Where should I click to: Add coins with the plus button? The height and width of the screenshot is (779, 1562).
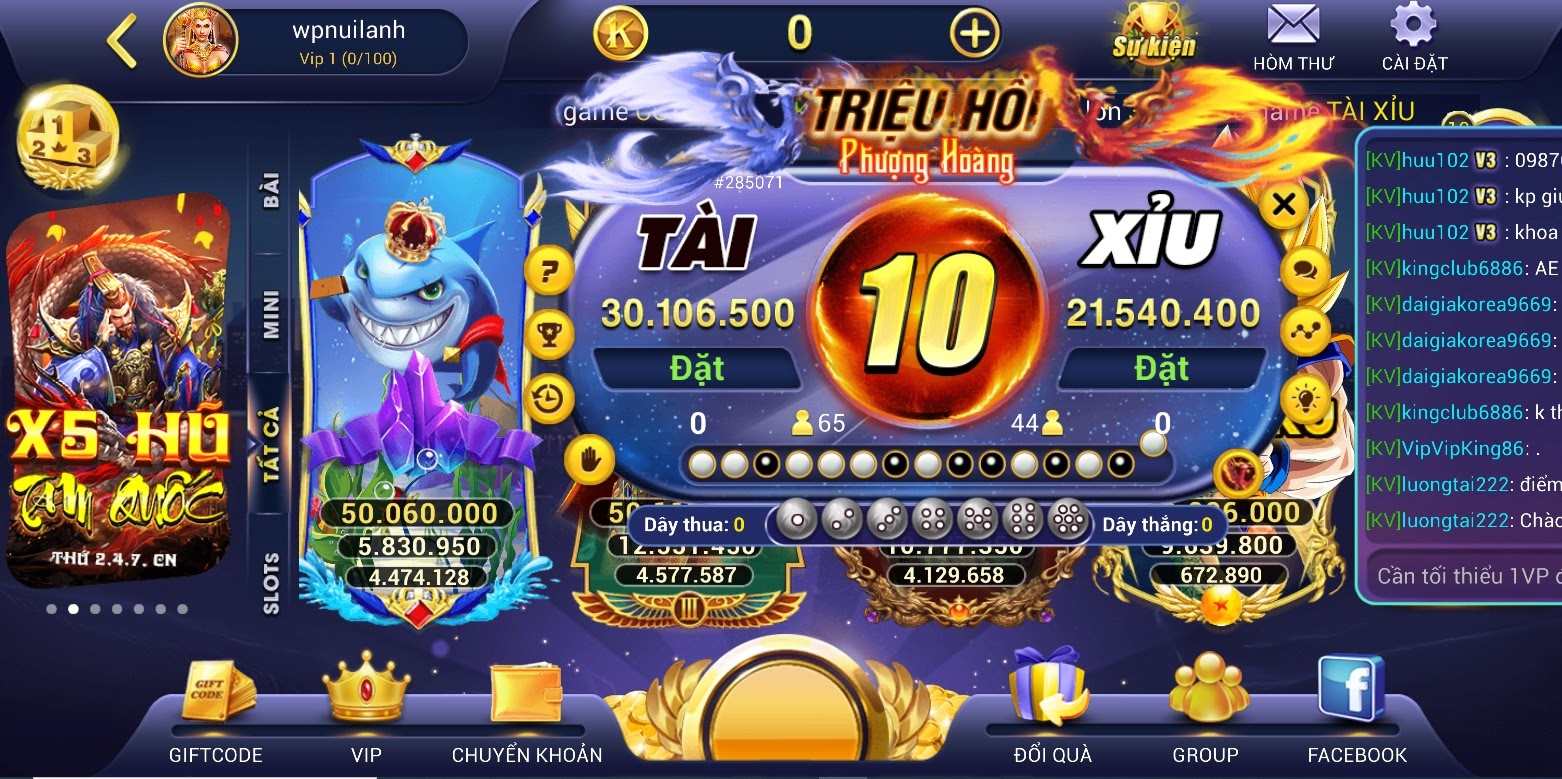(973, 34)
